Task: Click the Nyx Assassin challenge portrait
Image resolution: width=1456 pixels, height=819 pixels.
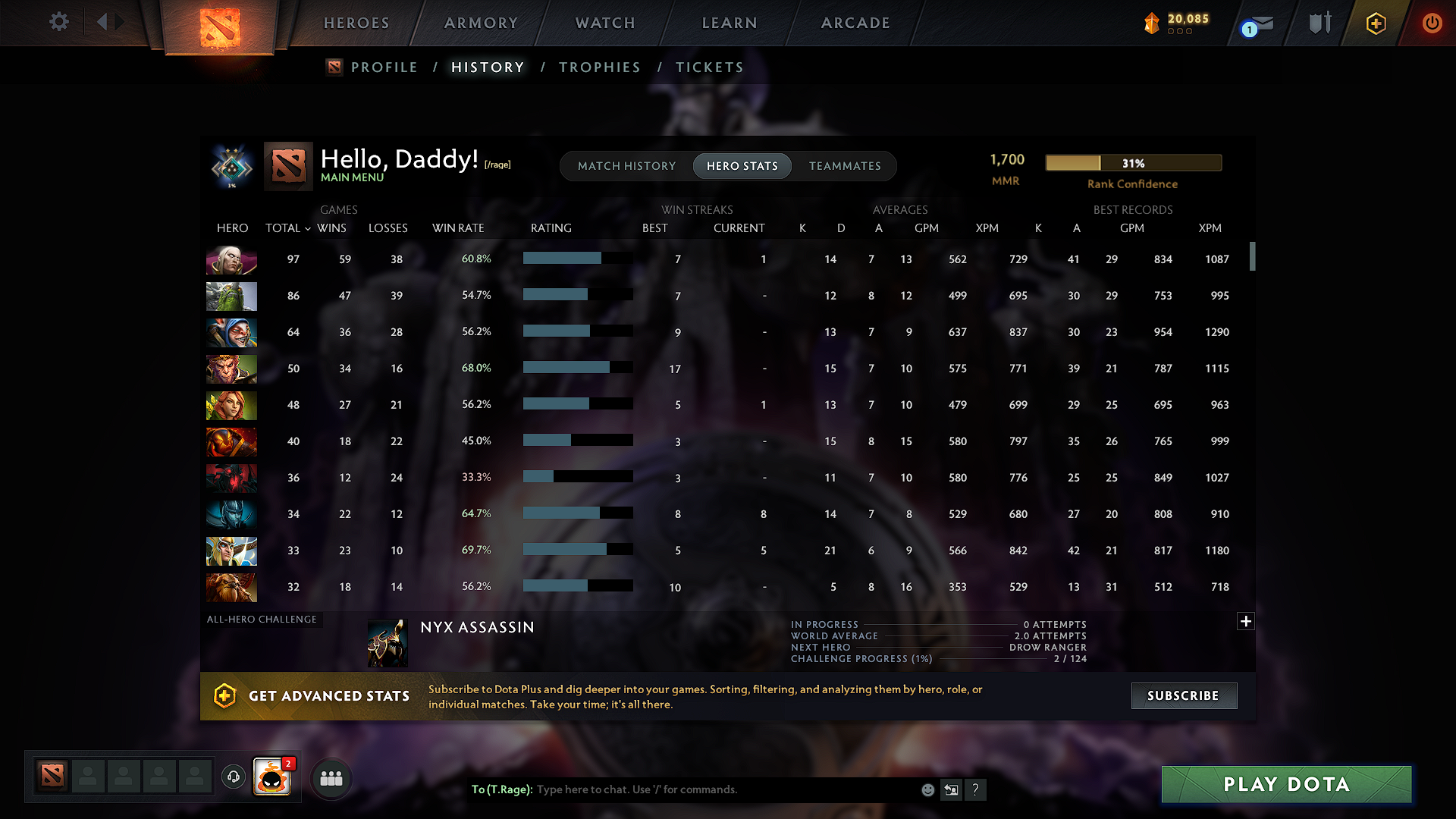Action: coord(388,642)
